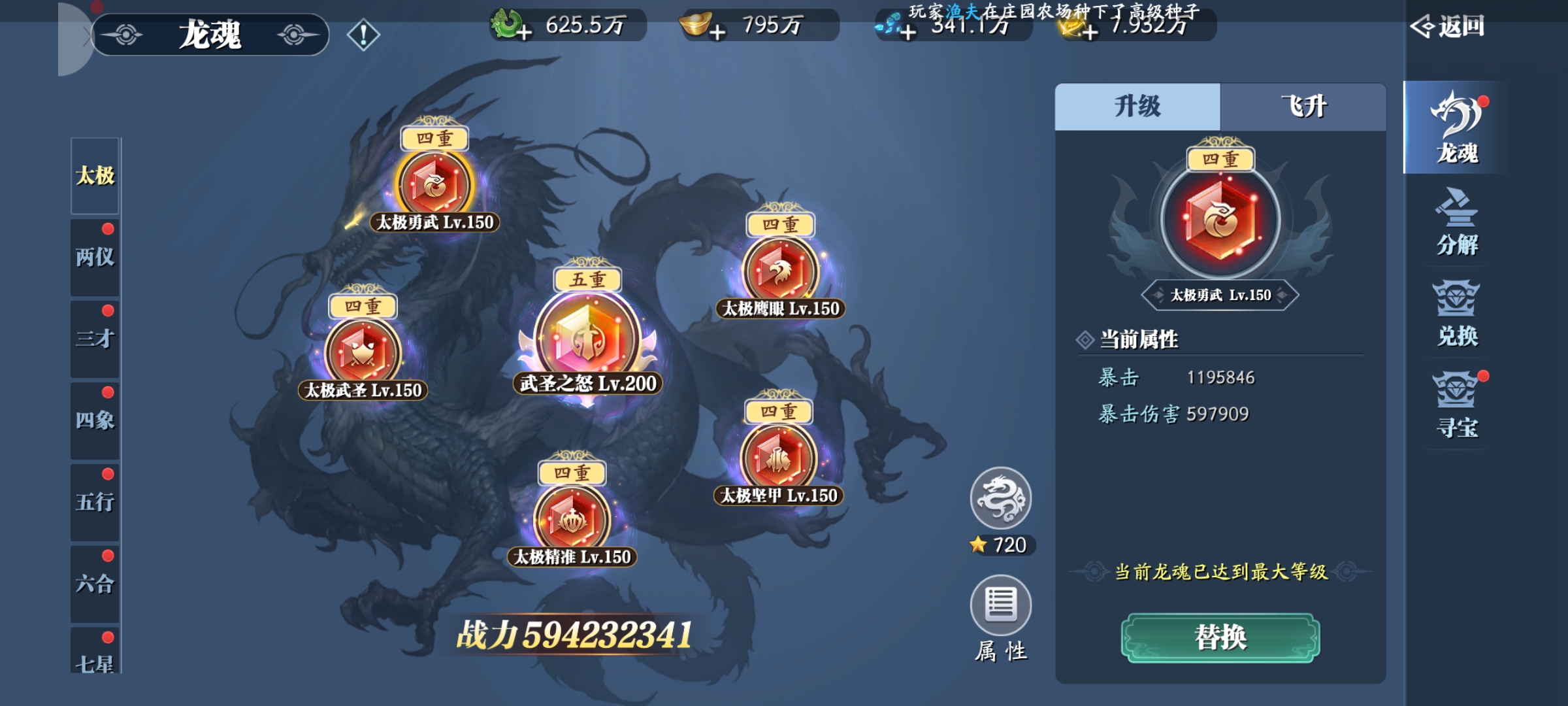Image resolution: width=1568 pixels, height=706 pixels.
Task: Show the 六合 category
Action: [x=95, y=584]
